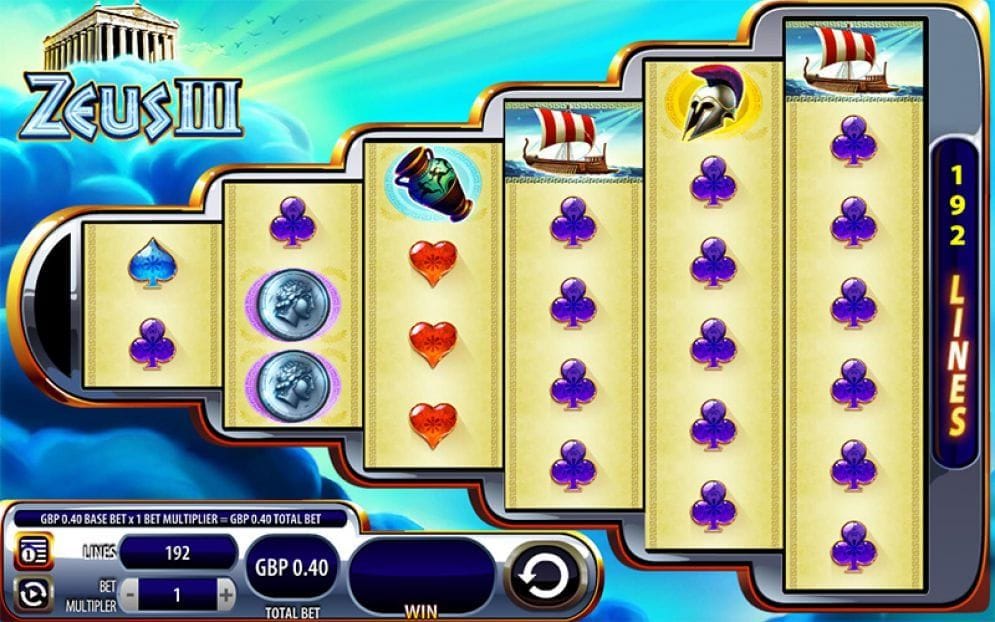This screenshot has width=995, height=622.
Task: Activate the autoplay icon
Action: tap(31, 594)
